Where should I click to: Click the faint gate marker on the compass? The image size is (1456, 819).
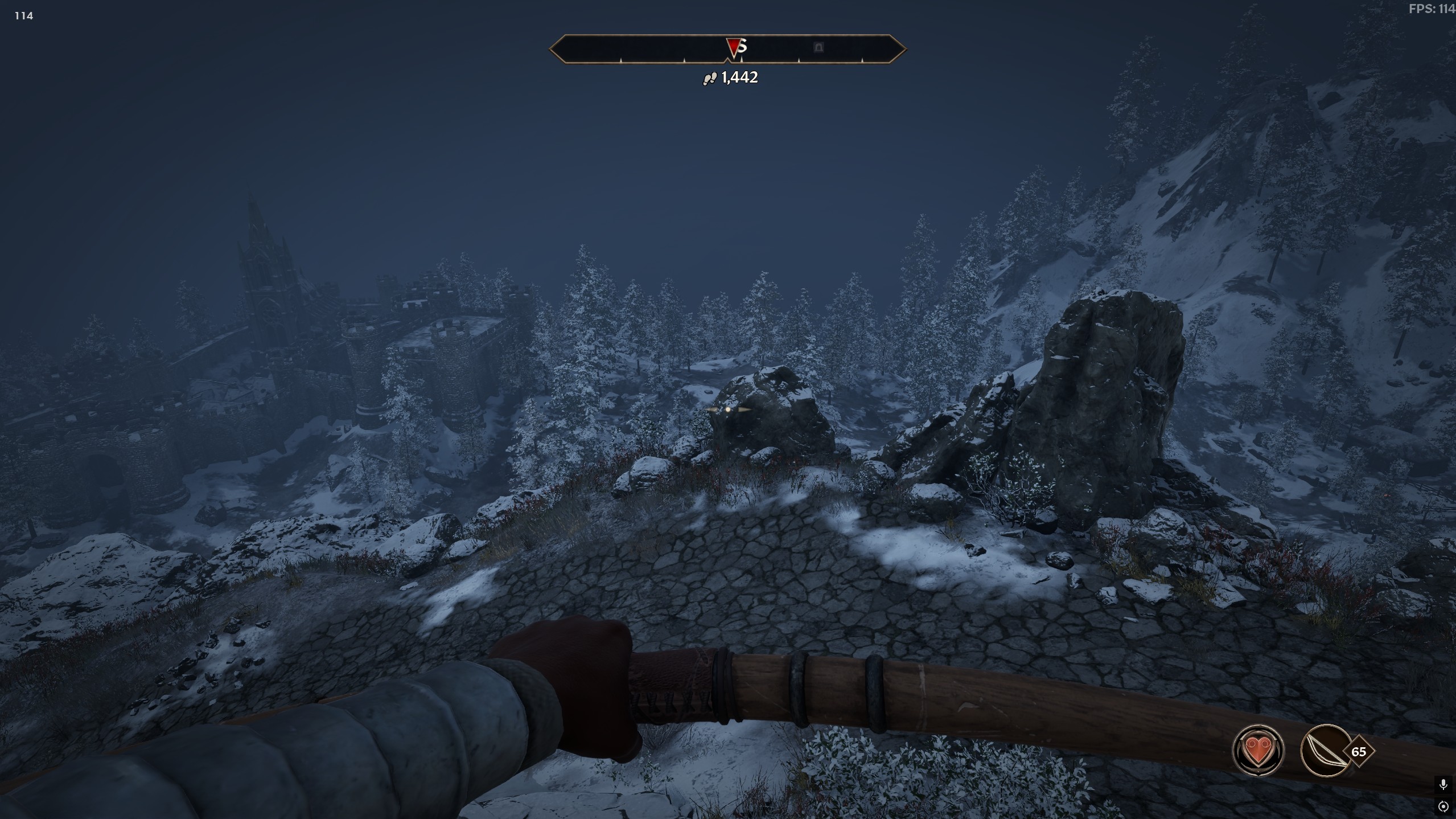819,47
